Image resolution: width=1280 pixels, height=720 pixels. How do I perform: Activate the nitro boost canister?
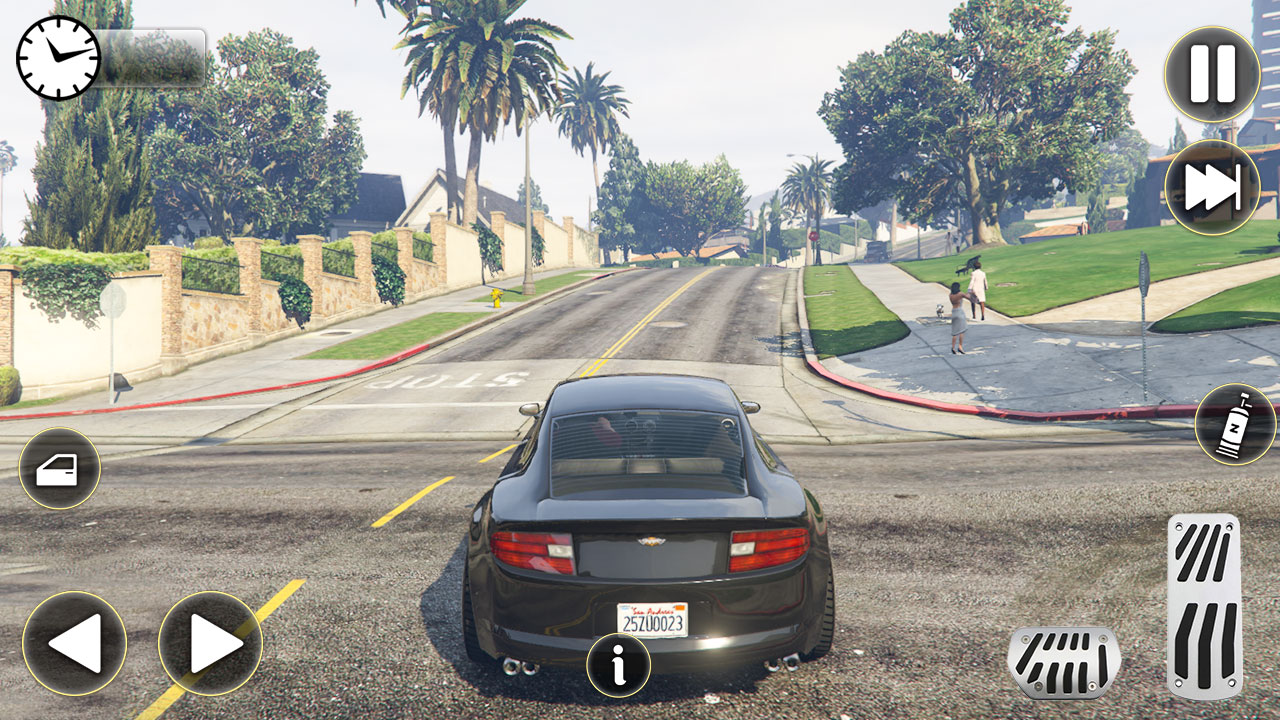1234,424
